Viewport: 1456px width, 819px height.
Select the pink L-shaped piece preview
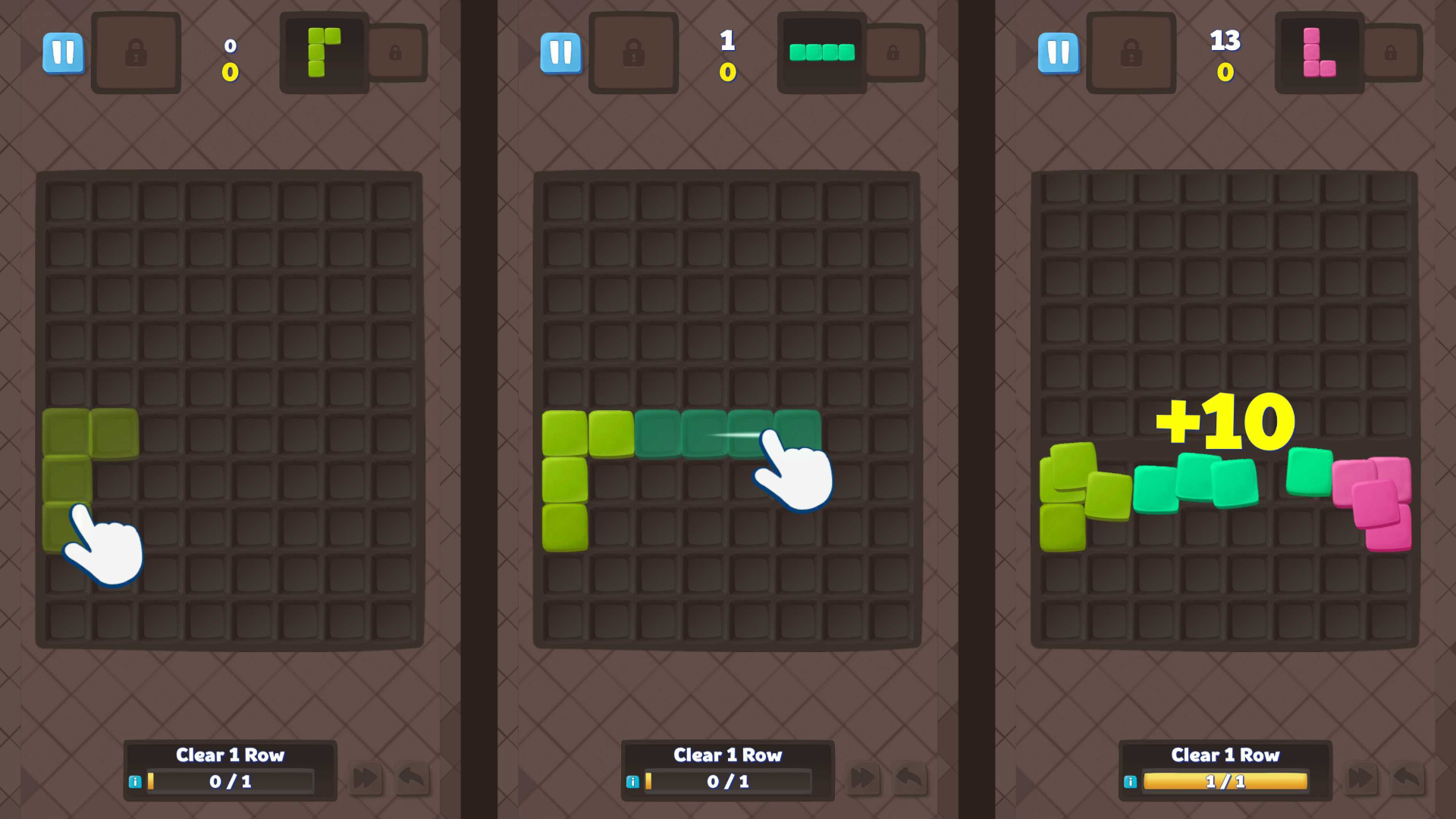tap(1319, 53)
